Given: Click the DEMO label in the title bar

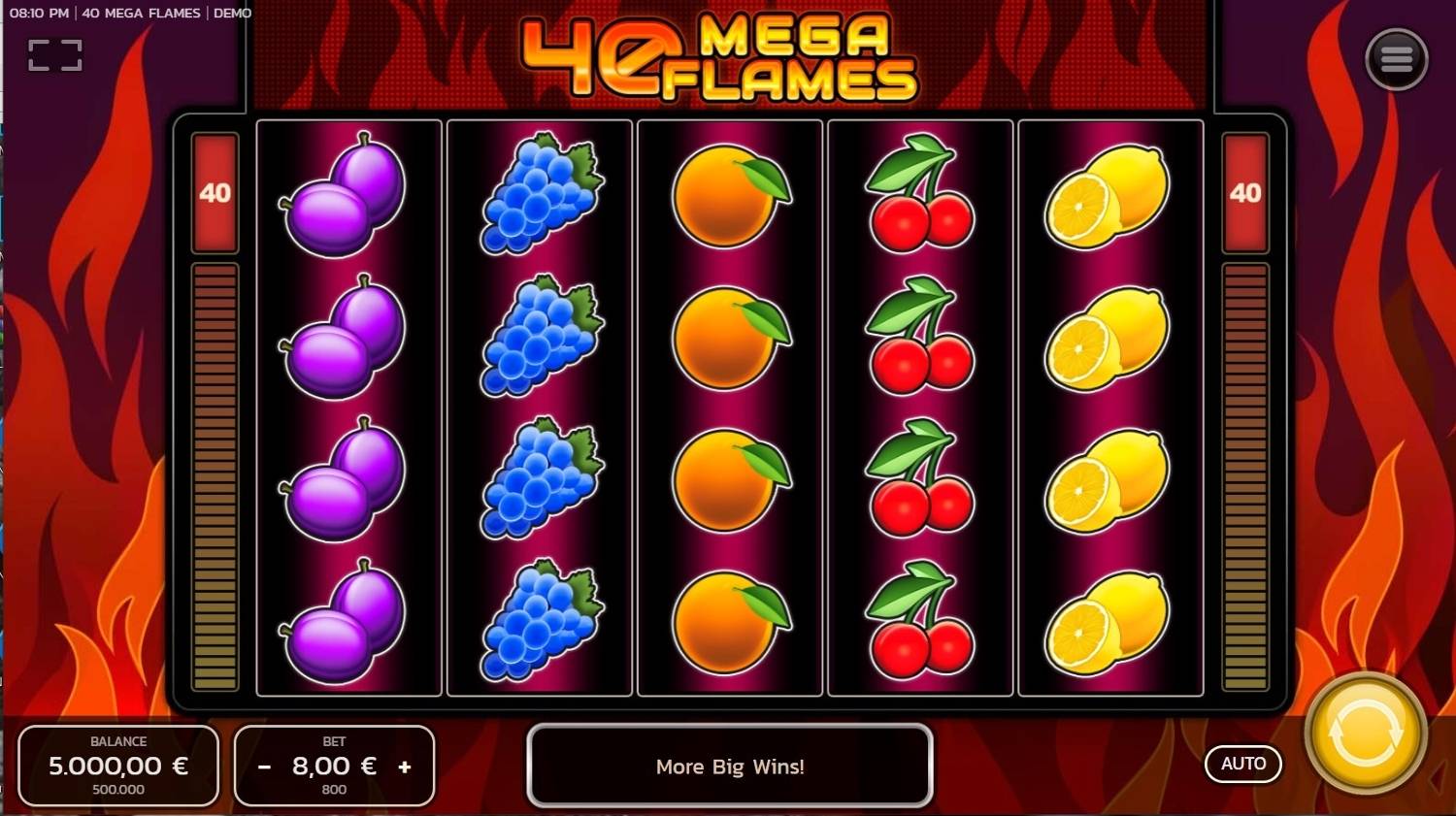Looking at the screenshot, I should tap(233, 13).
